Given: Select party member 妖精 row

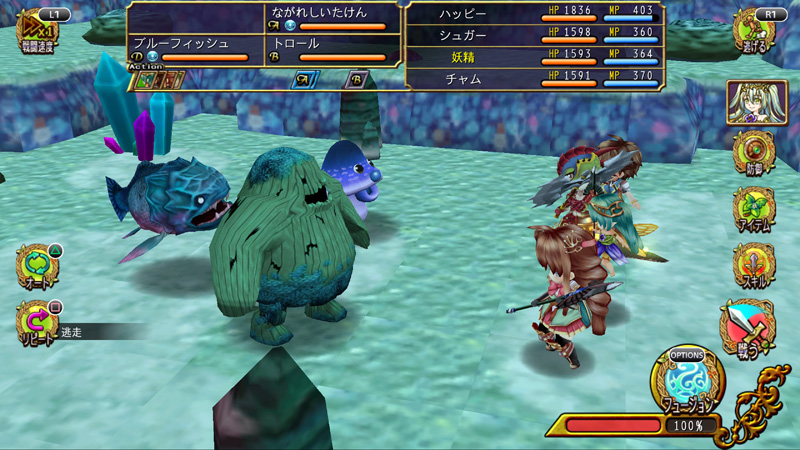Looking at the screenshot, I should pyautogui.click(x=536, y=57).
